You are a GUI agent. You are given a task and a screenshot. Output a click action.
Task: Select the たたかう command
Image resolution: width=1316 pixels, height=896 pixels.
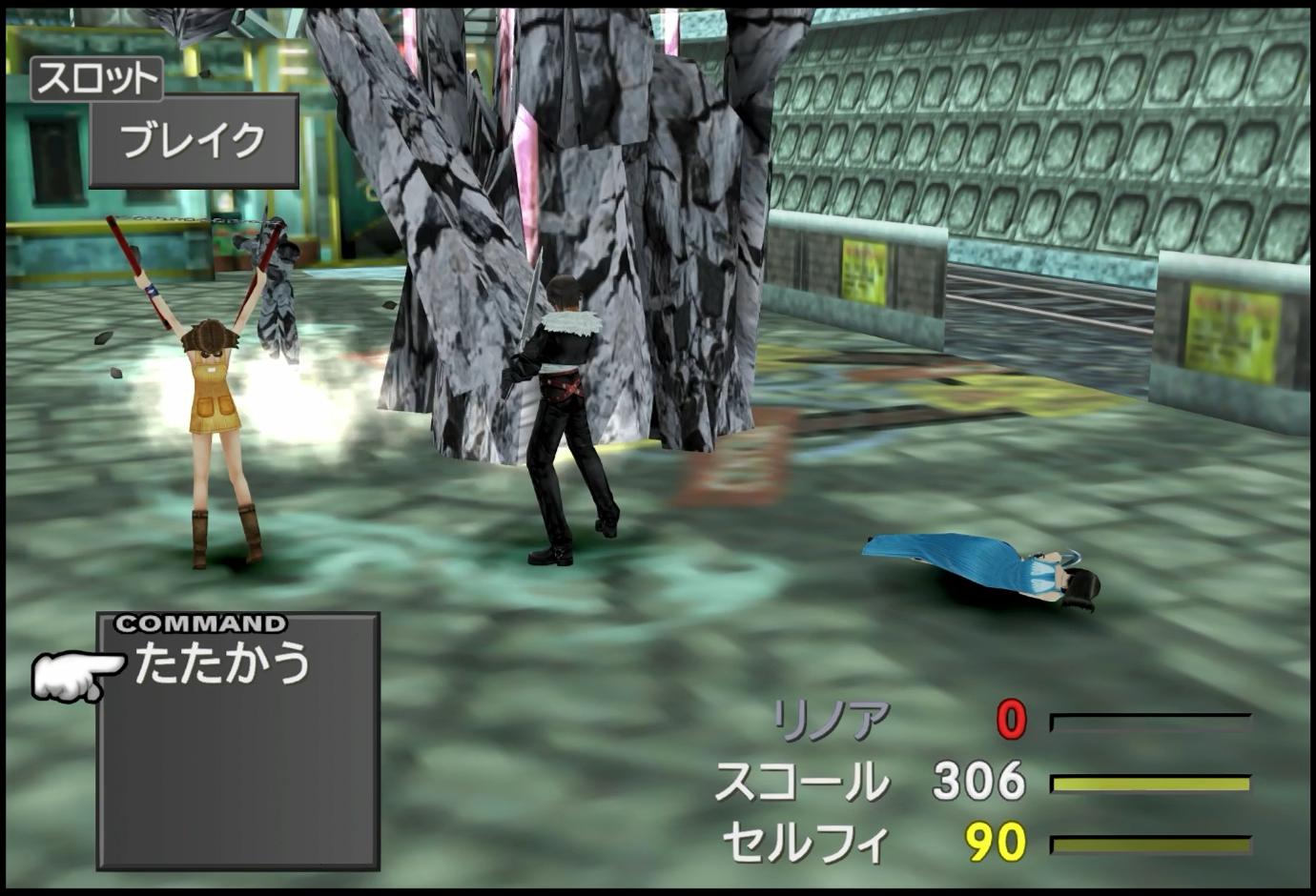click(x=222, y=662)
